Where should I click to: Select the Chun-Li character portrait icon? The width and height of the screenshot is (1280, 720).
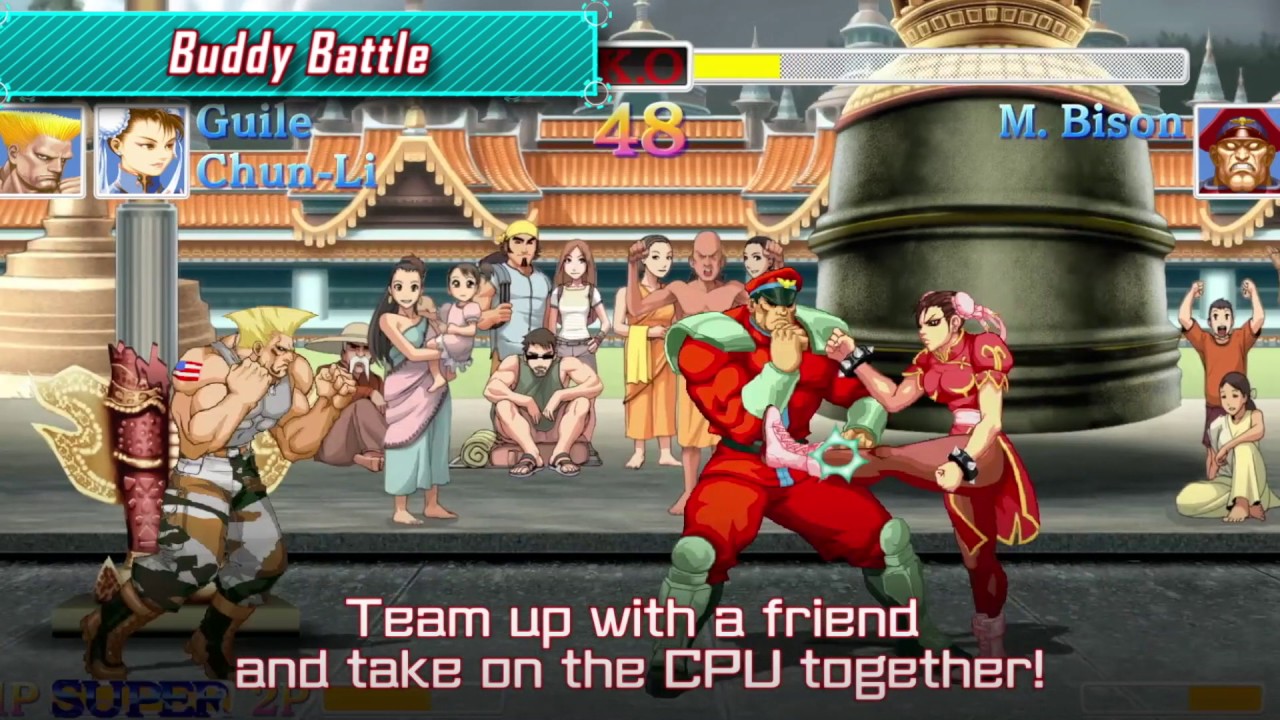coord(140,150)
